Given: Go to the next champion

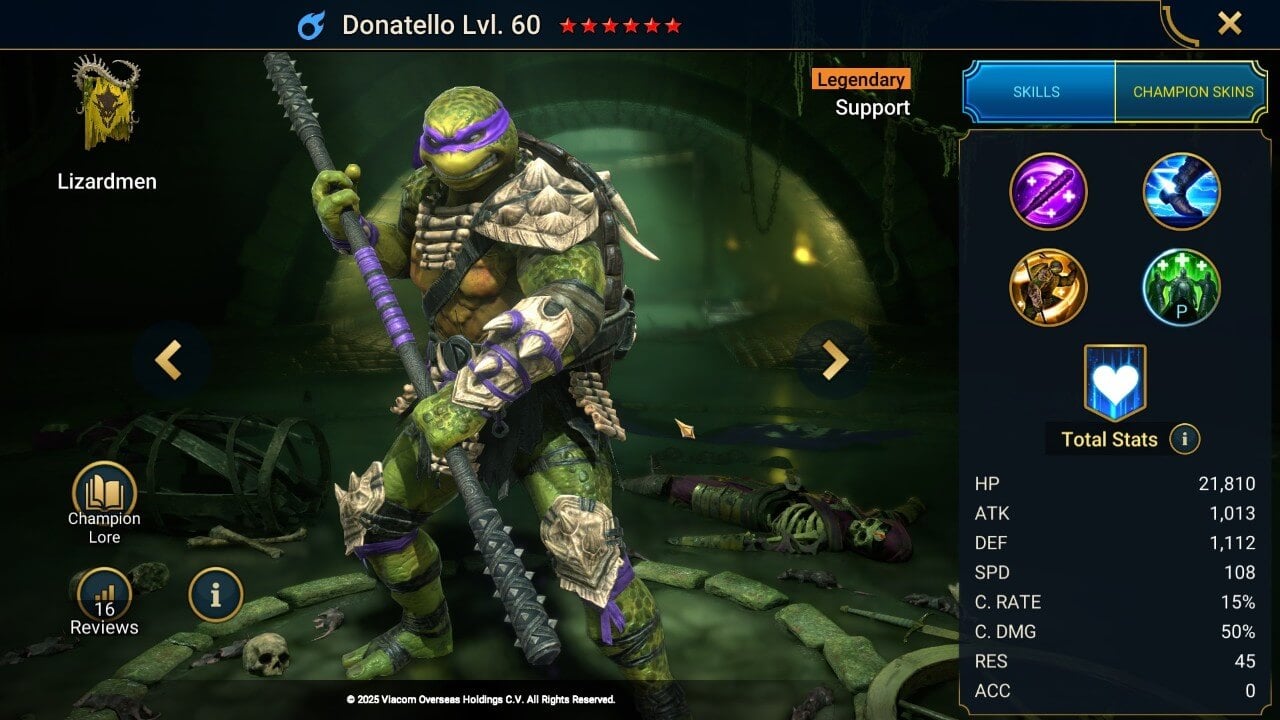Looking at the screenshot, I should [834, 360].
